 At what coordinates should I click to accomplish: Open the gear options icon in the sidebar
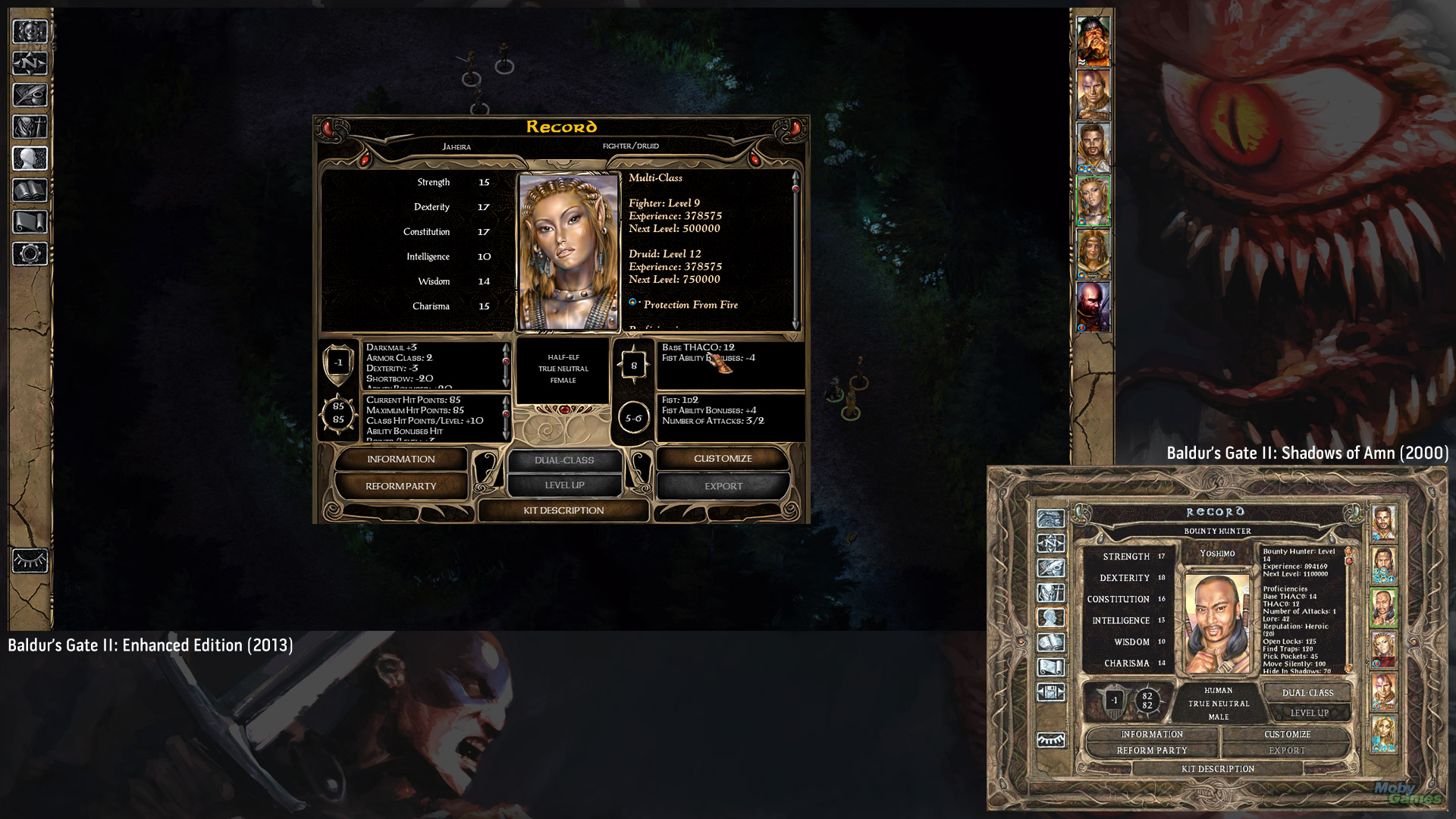[x=30, y=253]
